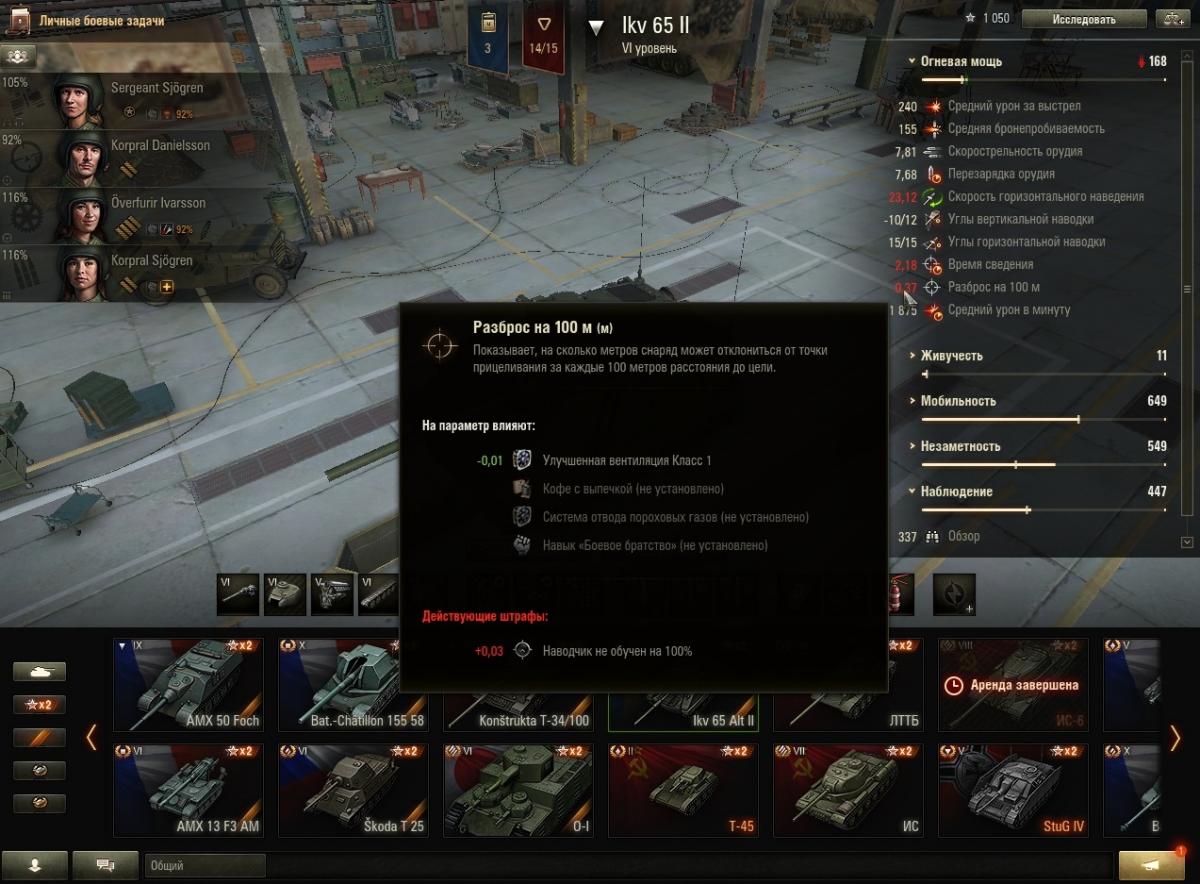
Task: Open the Личные боевые задачи panel
Action: tap(100, 20)
